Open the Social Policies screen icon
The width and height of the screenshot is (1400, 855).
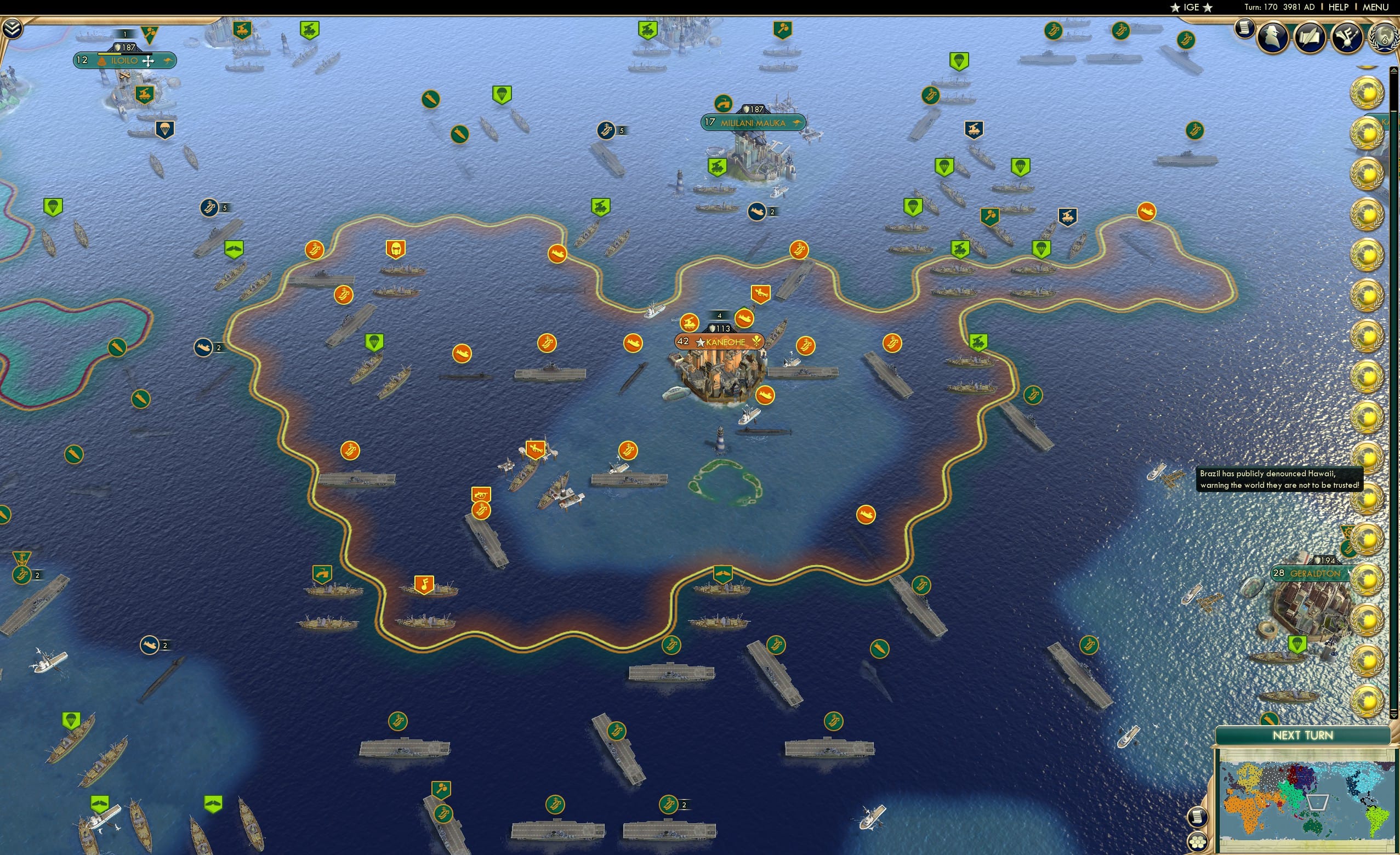tap(1346, 38)
